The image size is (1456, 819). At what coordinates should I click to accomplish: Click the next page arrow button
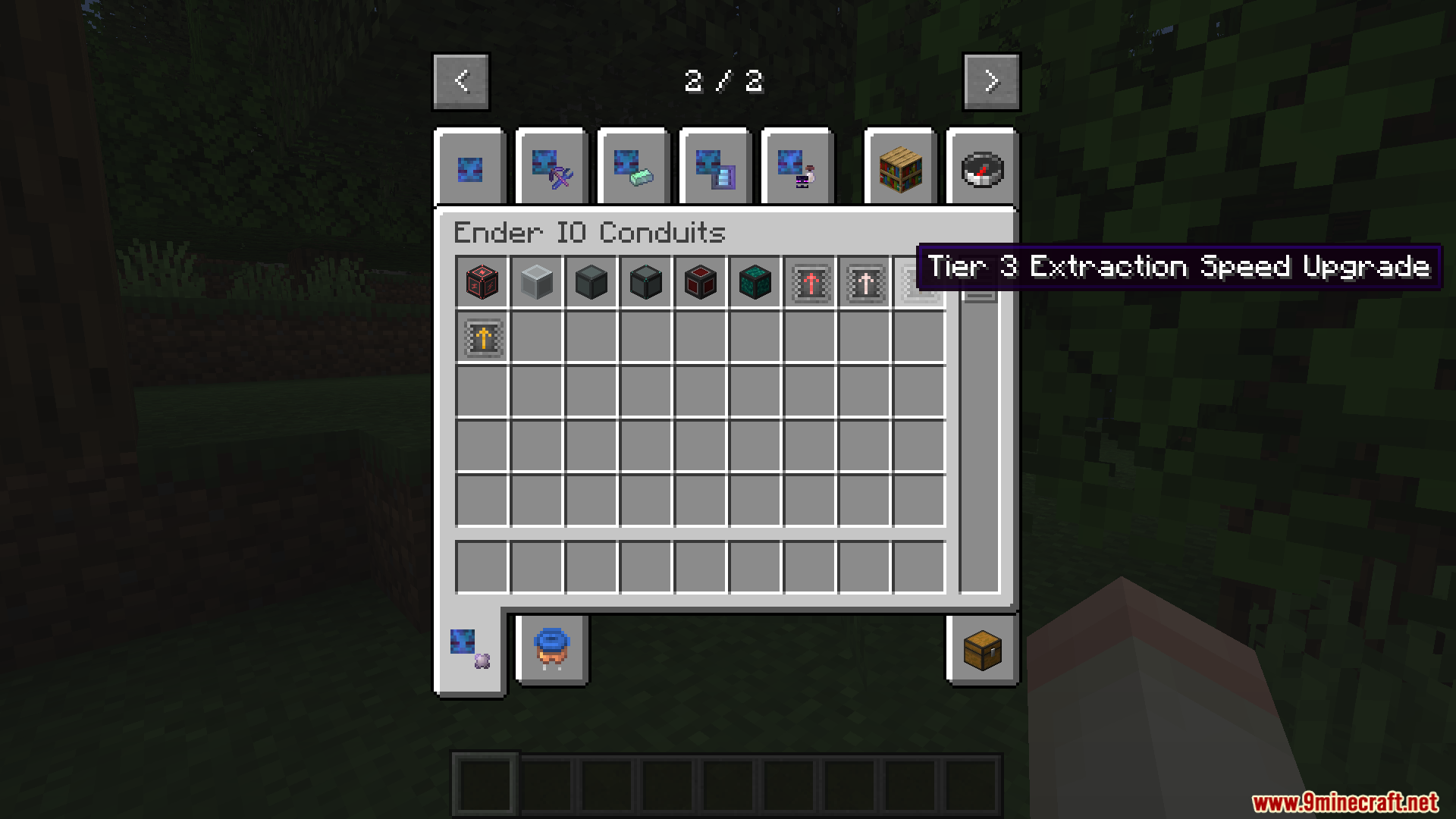[x=991, y=81]
